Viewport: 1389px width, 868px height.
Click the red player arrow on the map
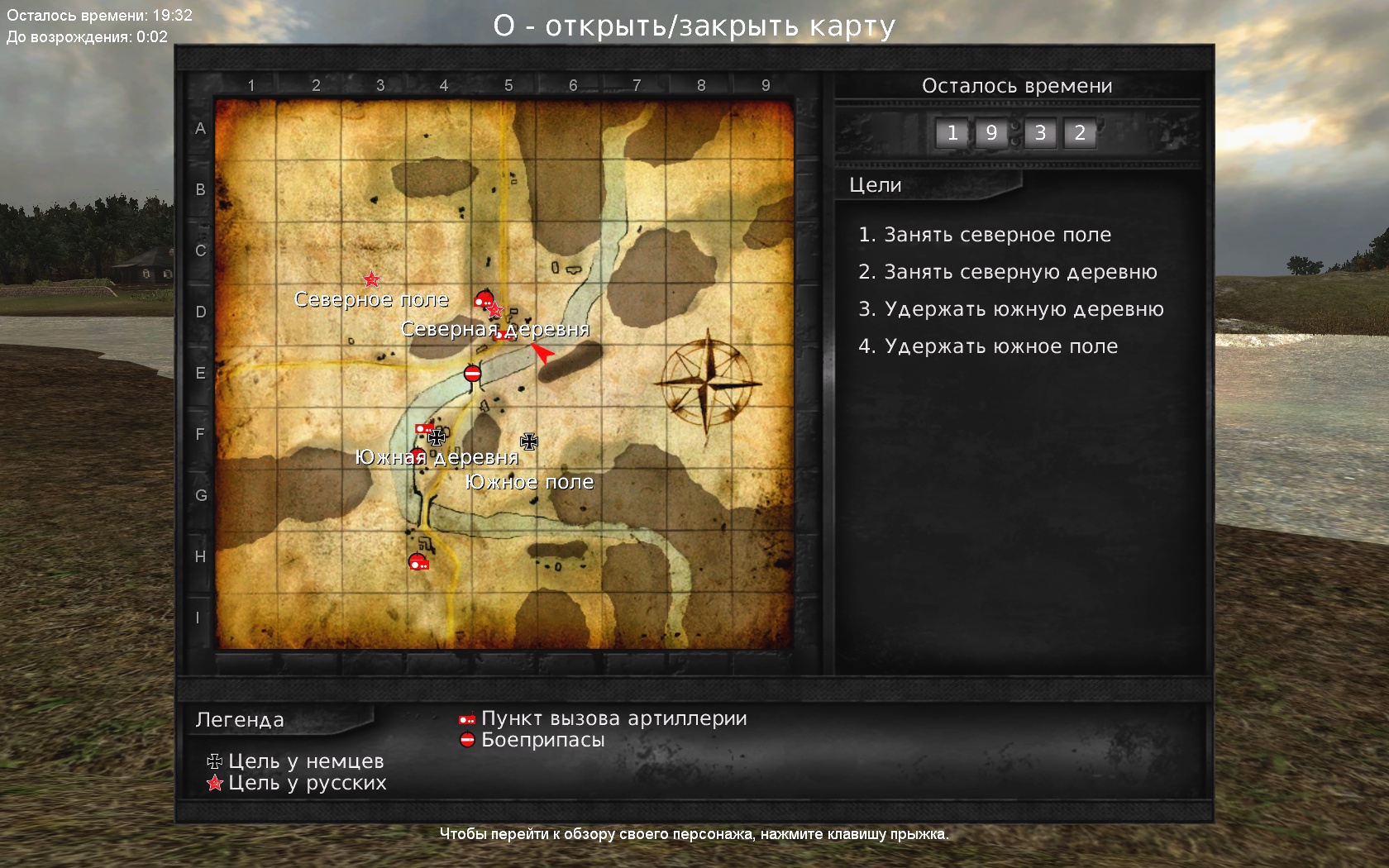[542, 353]
